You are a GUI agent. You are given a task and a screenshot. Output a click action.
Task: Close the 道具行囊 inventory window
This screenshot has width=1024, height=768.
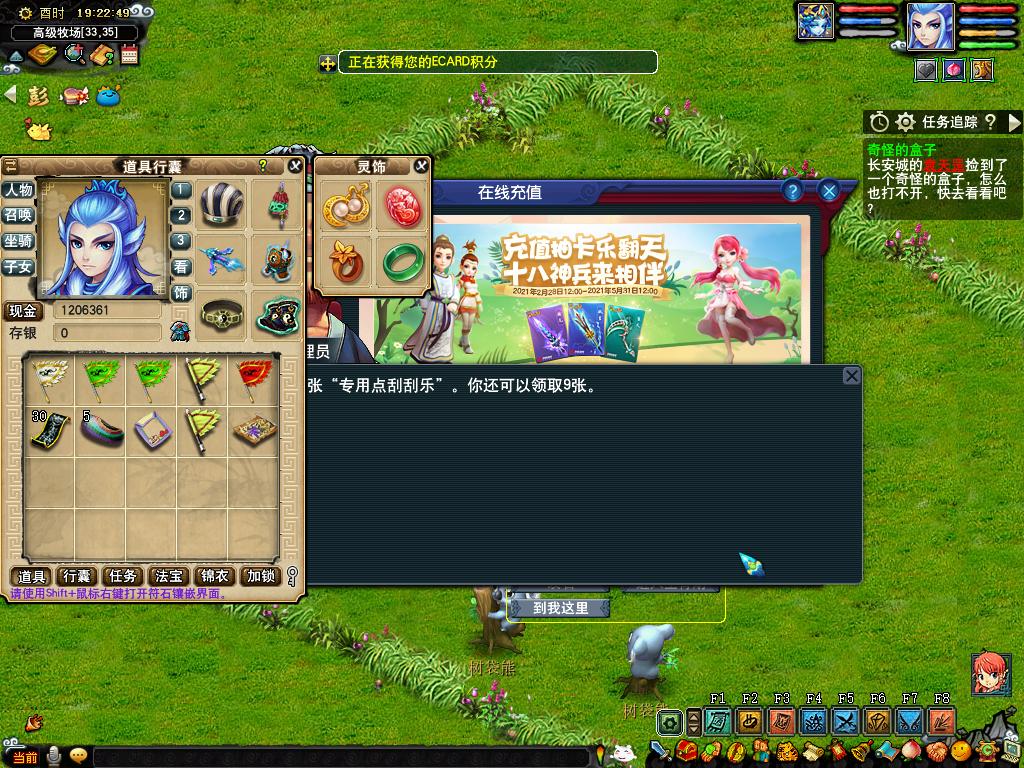295,166
